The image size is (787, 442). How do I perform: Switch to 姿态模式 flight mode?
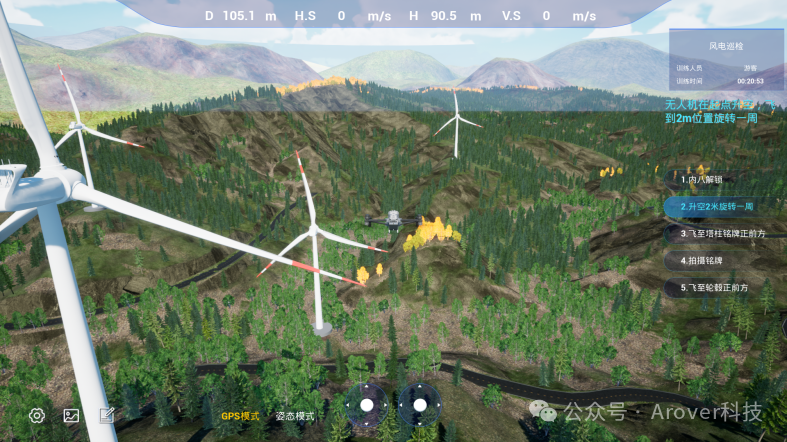pos(295,416)
